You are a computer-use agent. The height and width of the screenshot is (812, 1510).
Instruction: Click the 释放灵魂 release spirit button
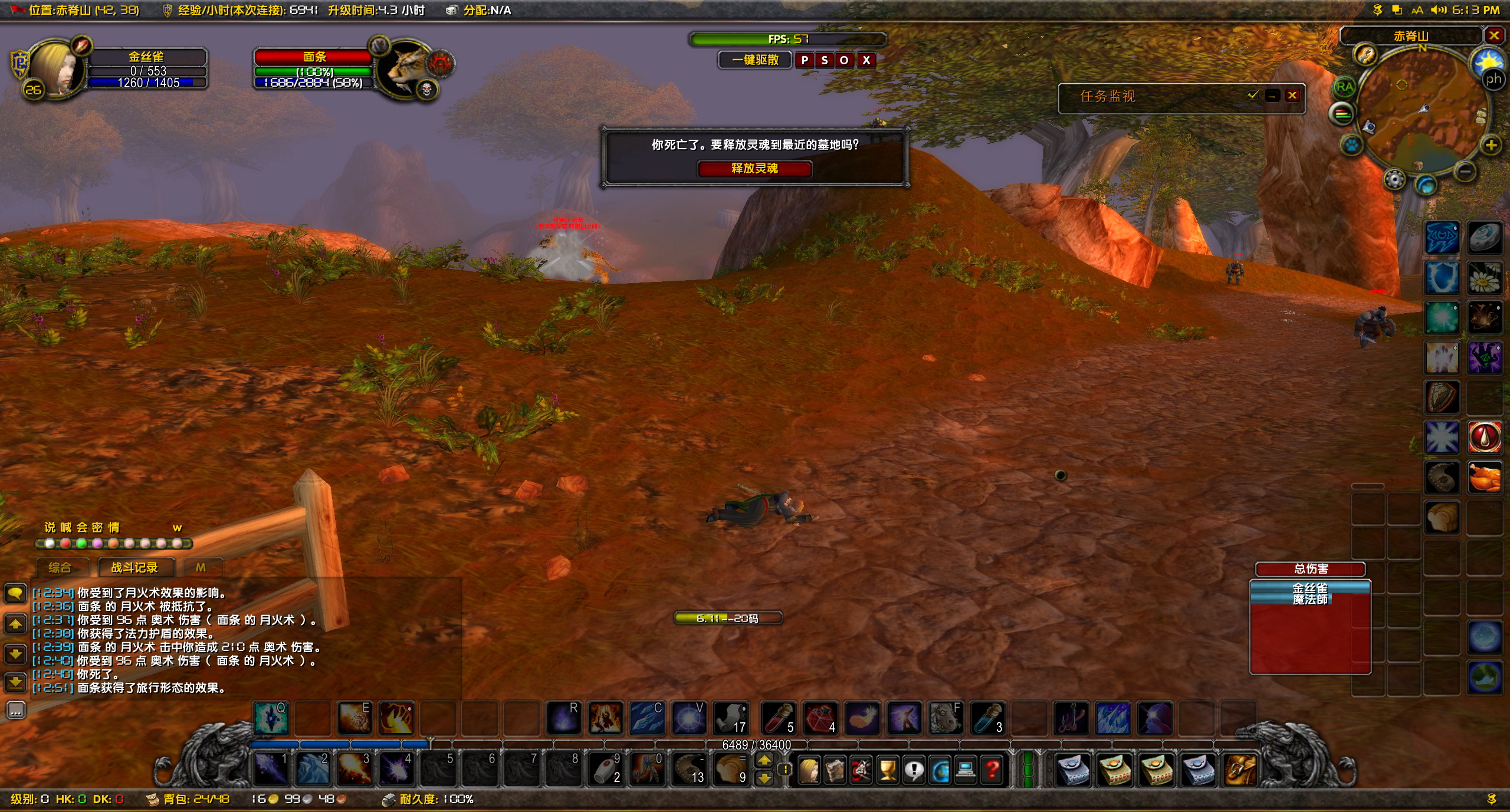coord(754,169)
